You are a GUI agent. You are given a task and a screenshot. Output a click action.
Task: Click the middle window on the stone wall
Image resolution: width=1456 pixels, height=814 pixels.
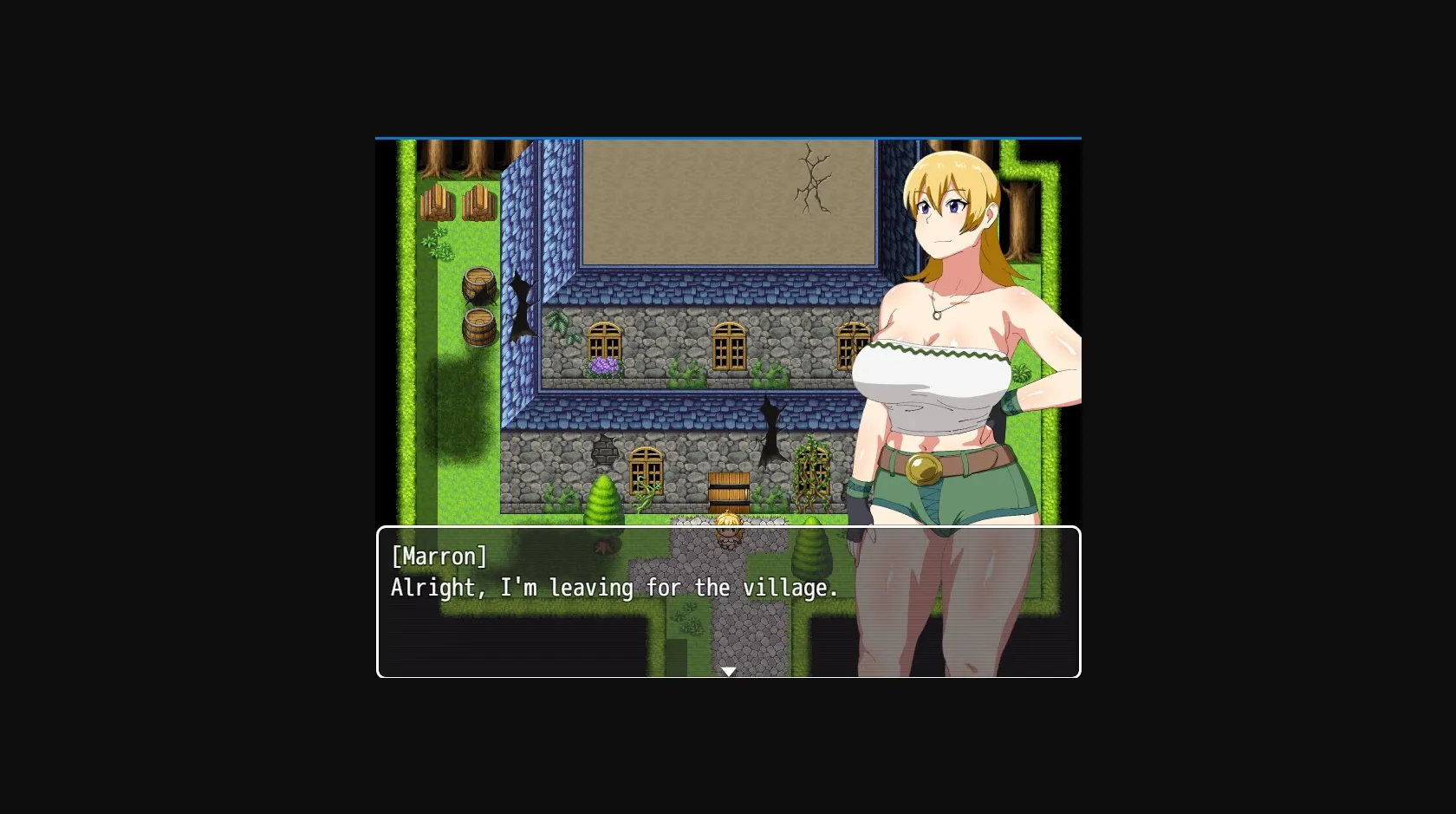pos(728,345)
